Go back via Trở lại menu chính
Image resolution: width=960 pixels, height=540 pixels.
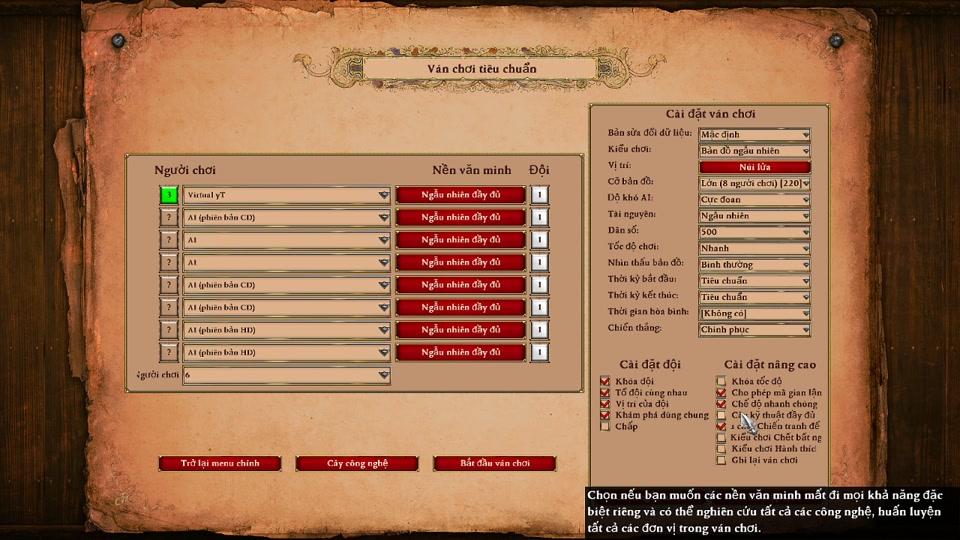tap(220, 463)
